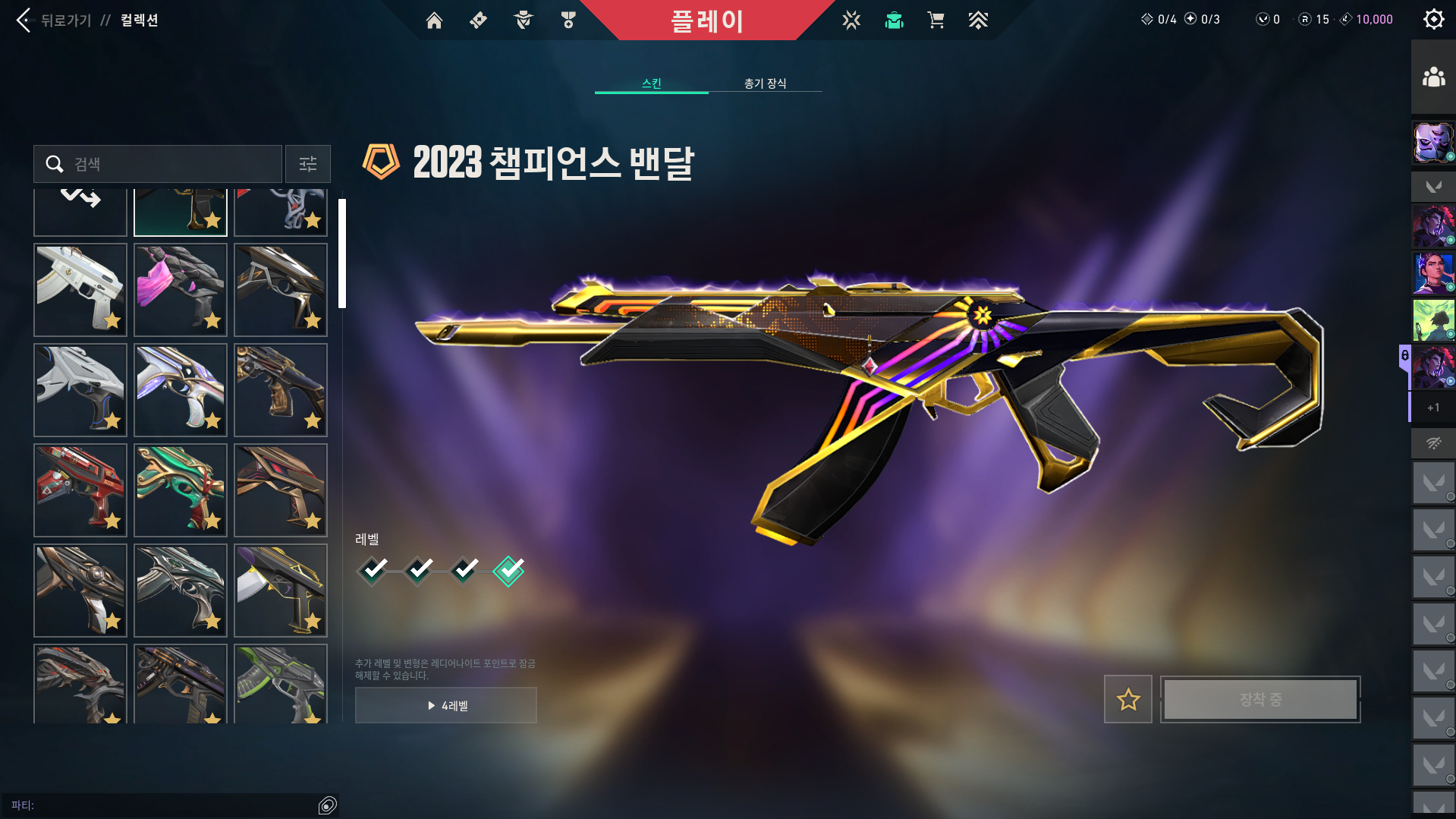Viewport: 1456px width, 819px height.
Task: Open the filter options next to search
Action: point(307,164)
